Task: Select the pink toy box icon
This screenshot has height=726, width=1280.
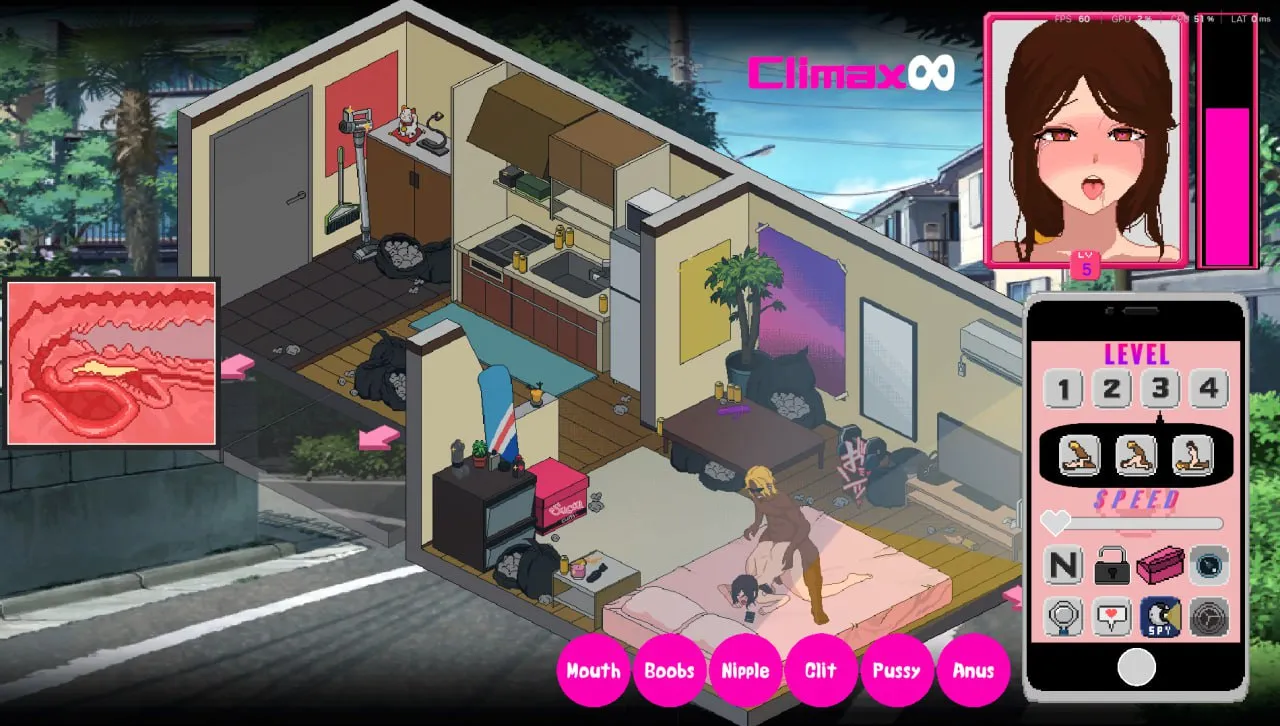Action: click(1161, 565)
